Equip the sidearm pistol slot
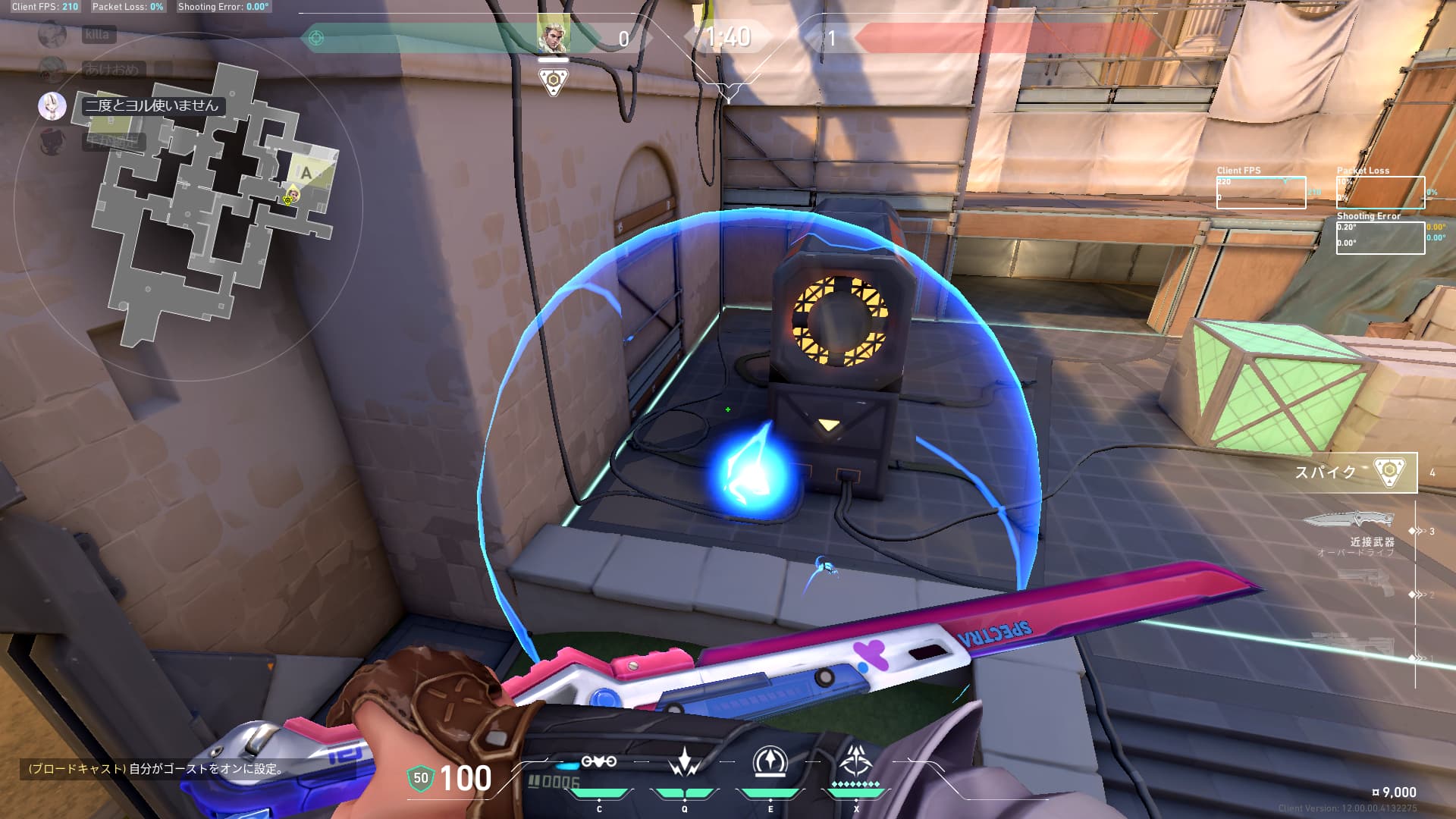Image resolution: width=1456 pixels, height=819 pixels. [1365, 584]
